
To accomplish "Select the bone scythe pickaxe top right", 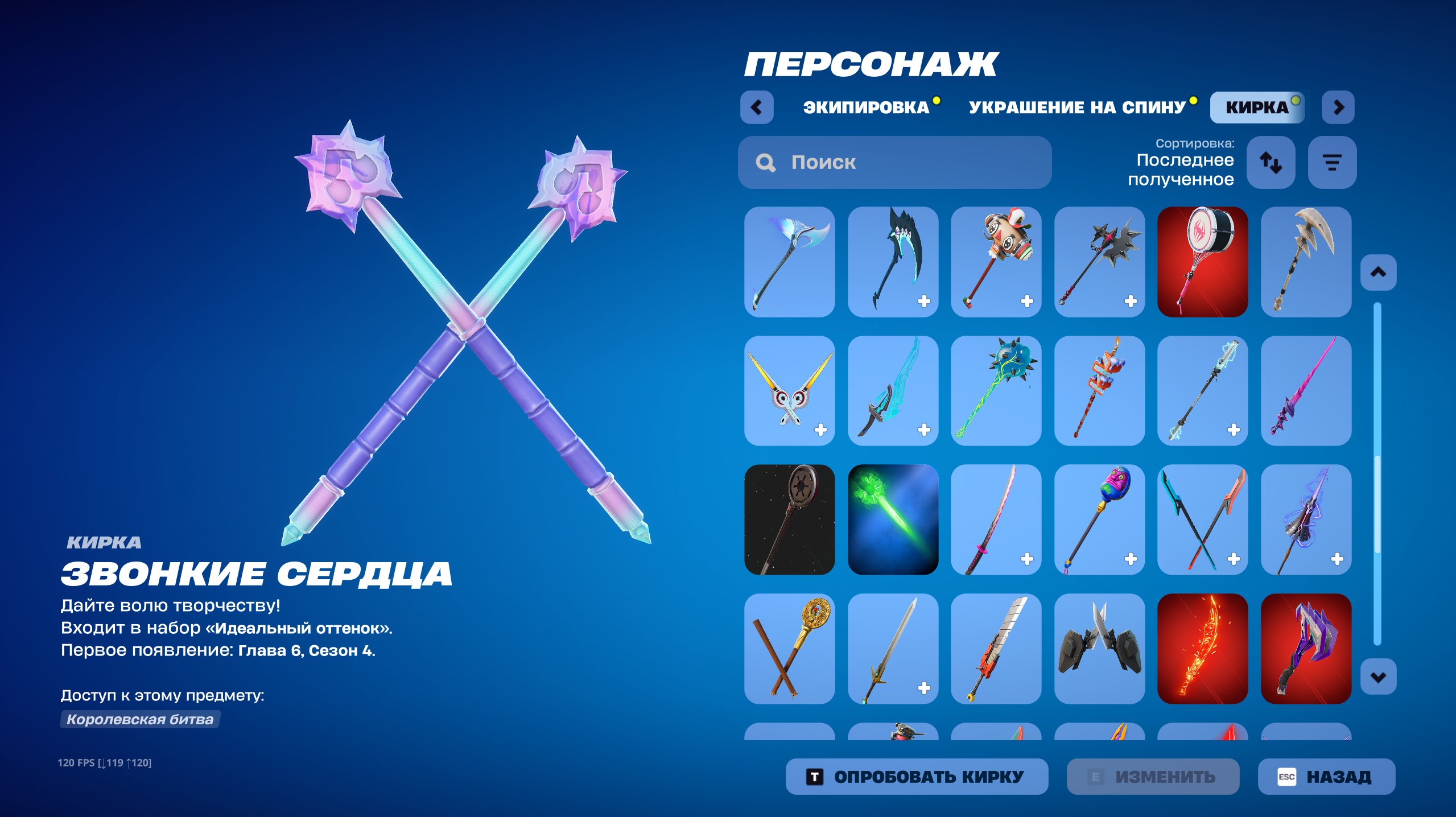I will click(x=1305, y=262).
